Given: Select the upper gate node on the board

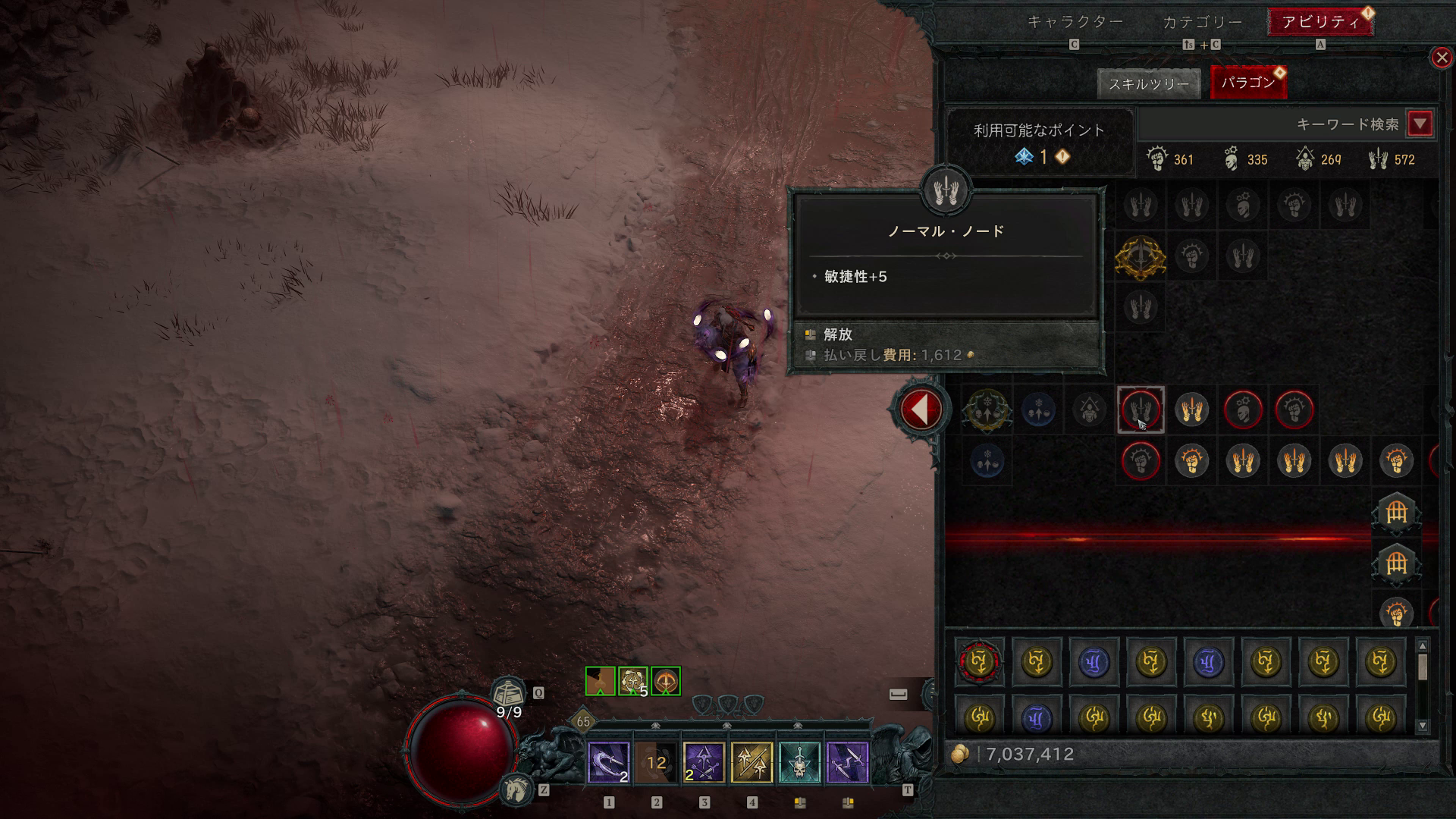Looking at the screenshot, I should click(x=1396, y=513).
